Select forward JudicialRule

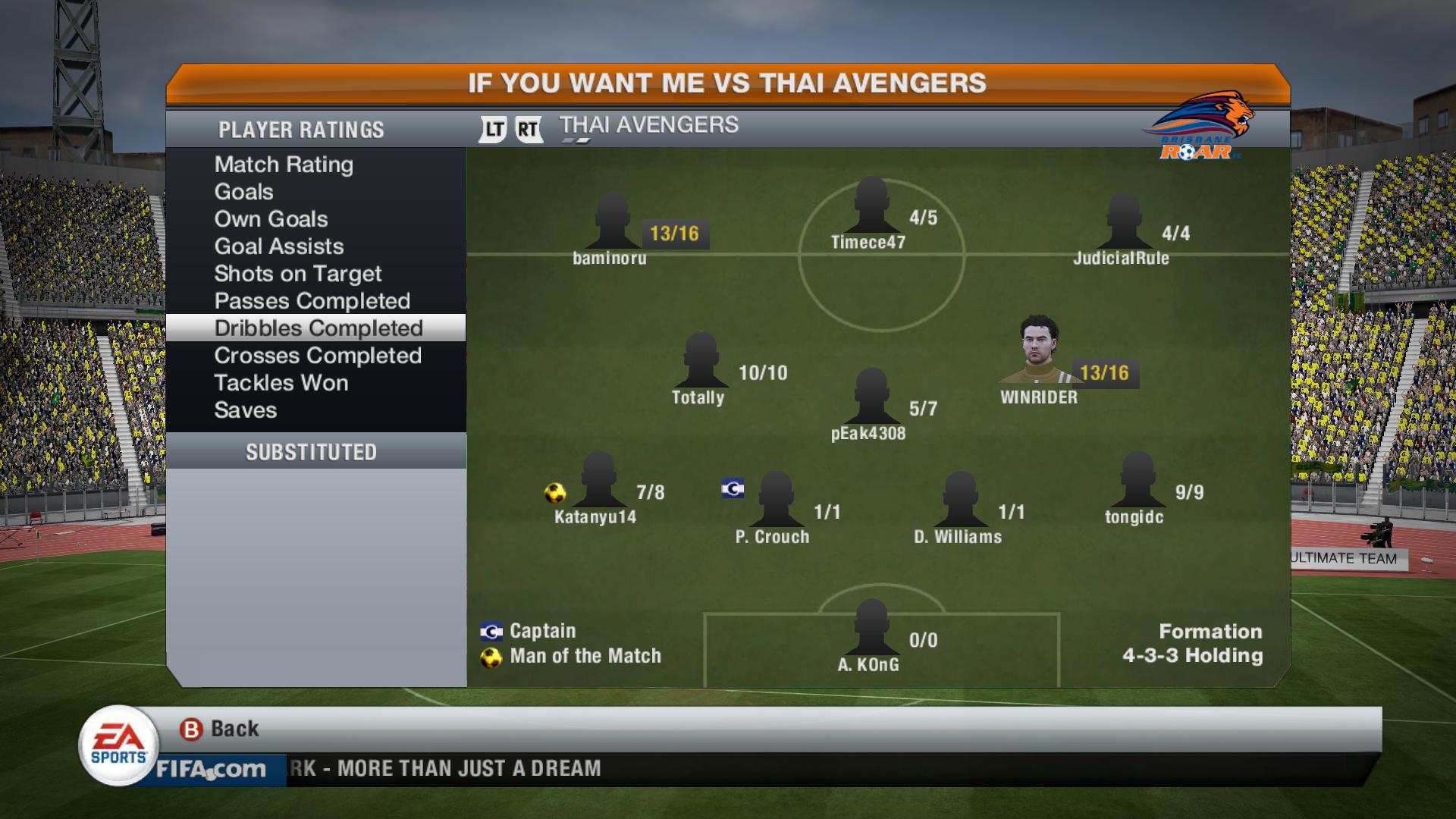[x=1123, y=224]
